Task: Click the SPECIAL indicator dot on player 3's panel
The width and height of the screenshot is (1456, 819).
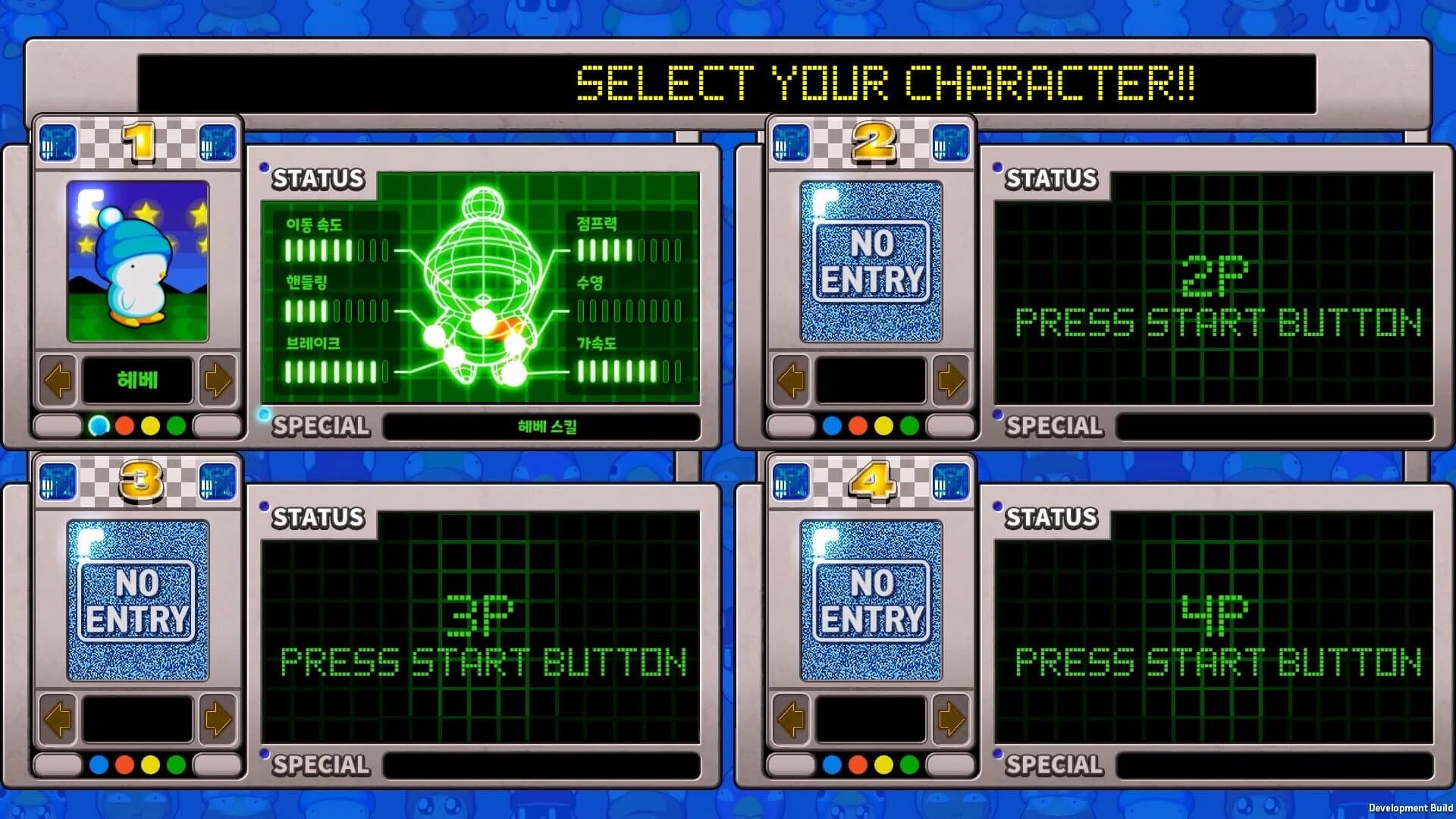Action: click(x=265, y=755)
